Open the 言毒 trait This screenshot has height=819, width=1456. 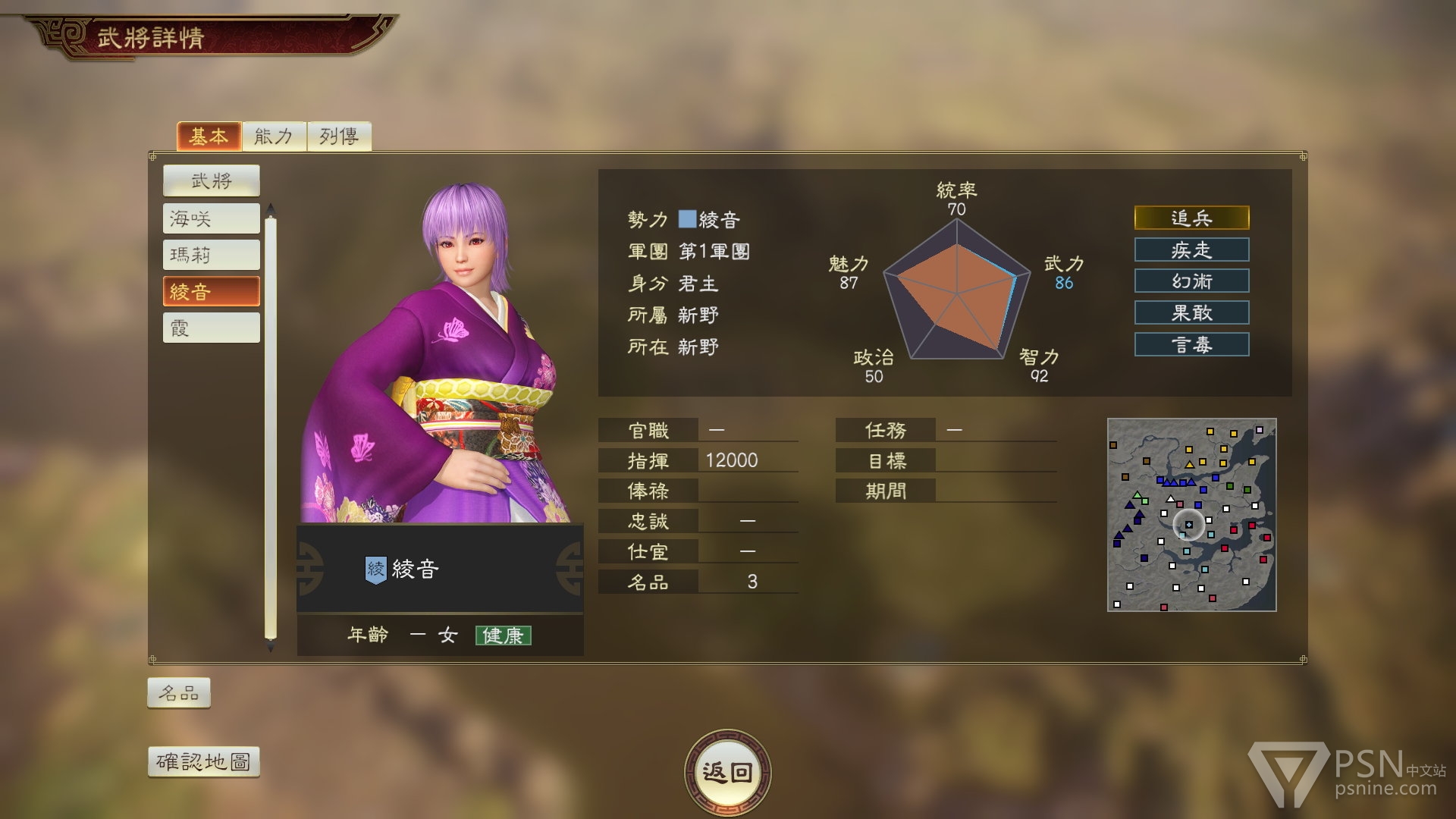(1191, 345)
